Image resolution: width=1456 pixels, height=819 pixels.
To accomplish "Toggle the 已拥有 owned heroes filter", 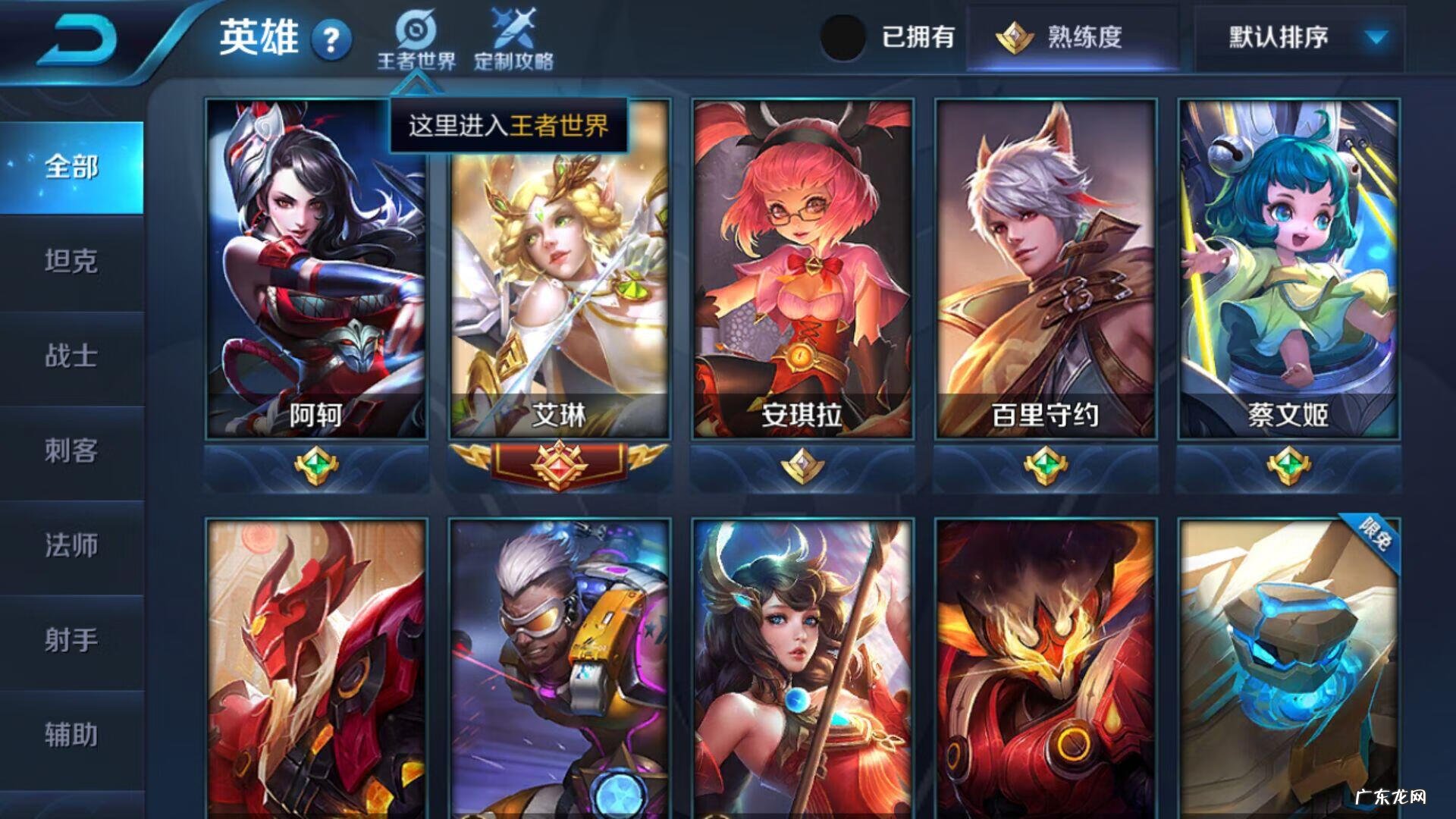I will pyautogui.click(x=846, y=34).
